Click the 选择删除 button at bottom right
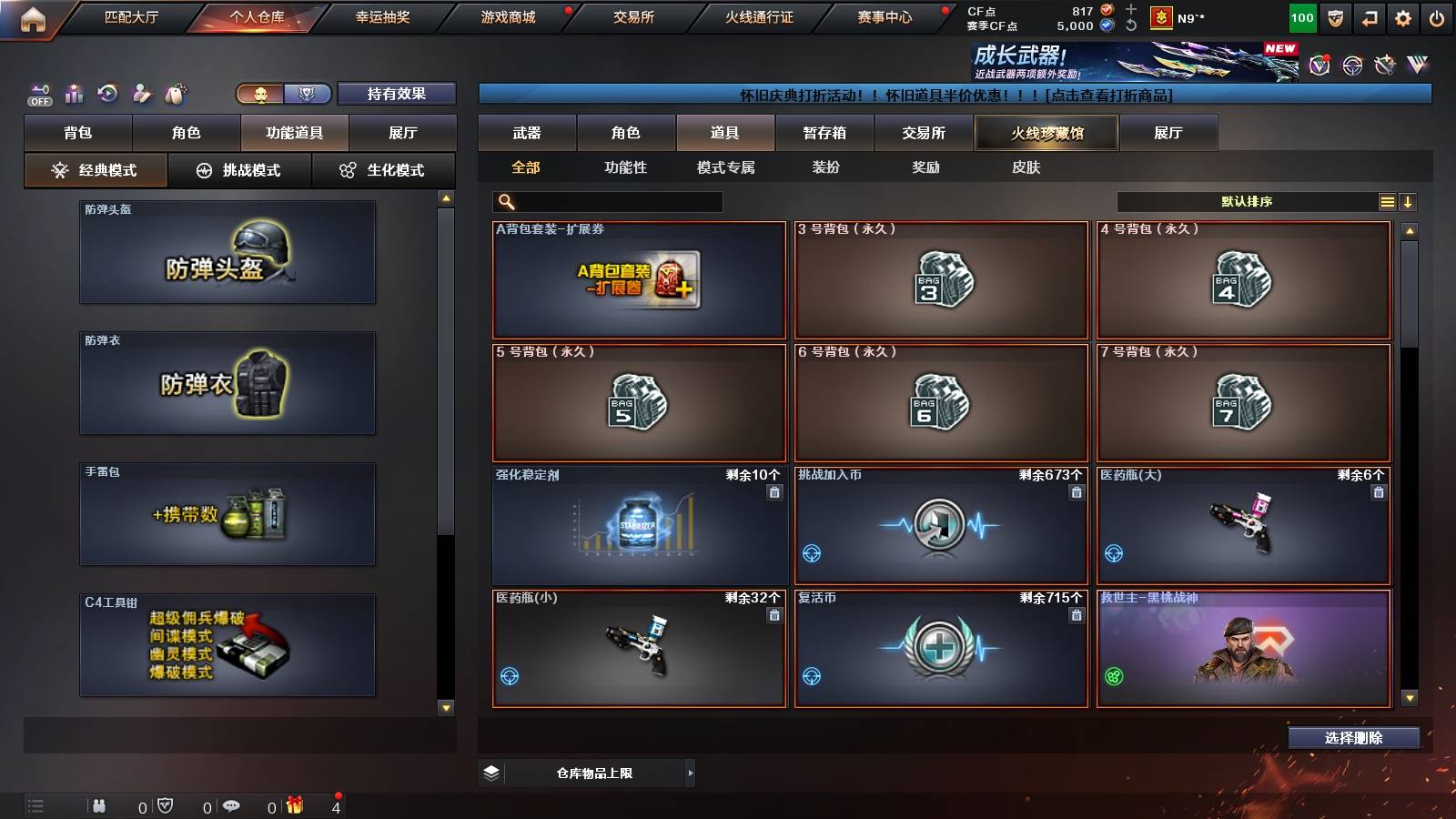 tap(1353, 738)
